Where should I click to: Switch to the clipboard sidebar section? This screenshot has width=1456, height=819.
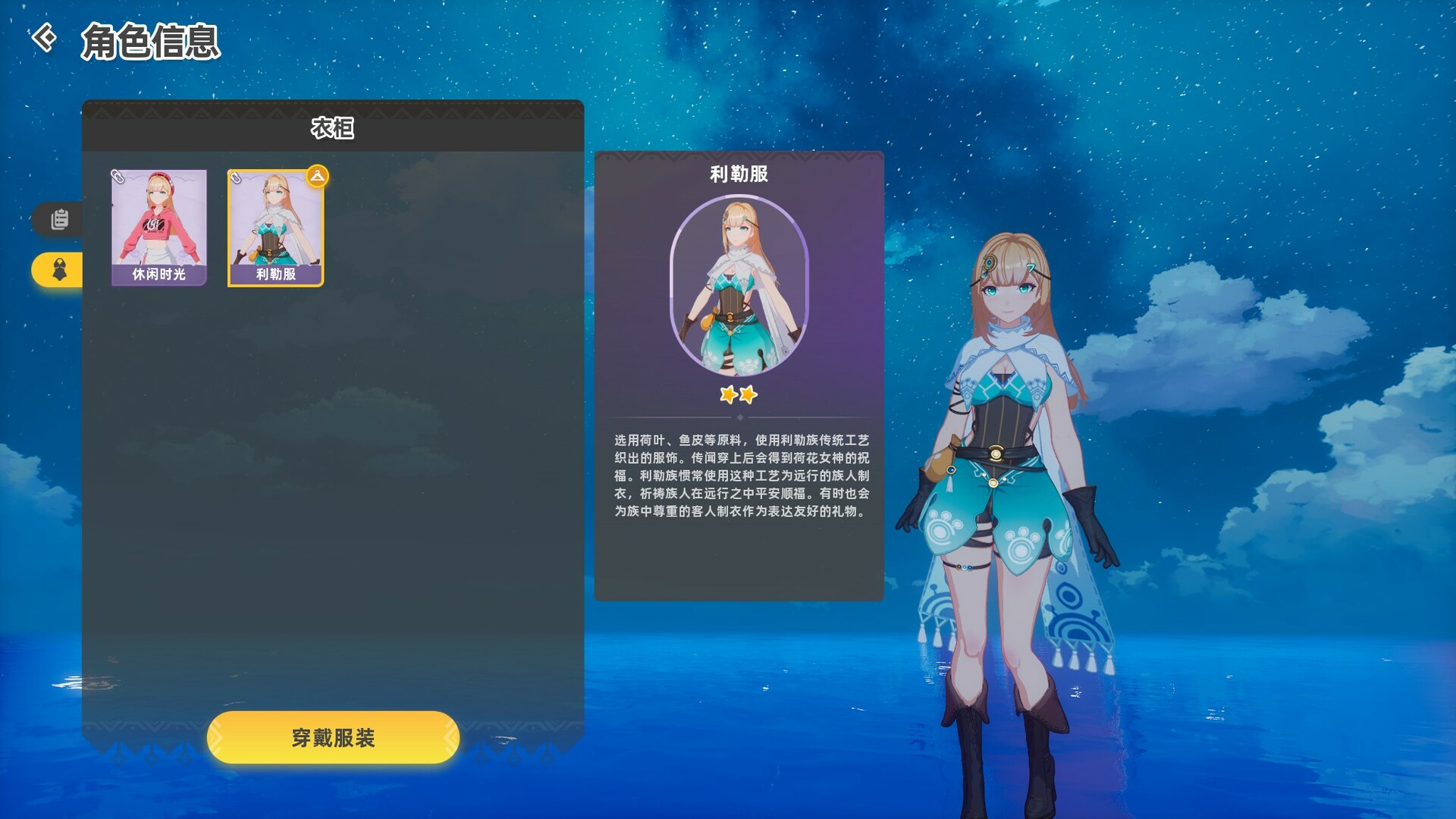tap(59, 220)
